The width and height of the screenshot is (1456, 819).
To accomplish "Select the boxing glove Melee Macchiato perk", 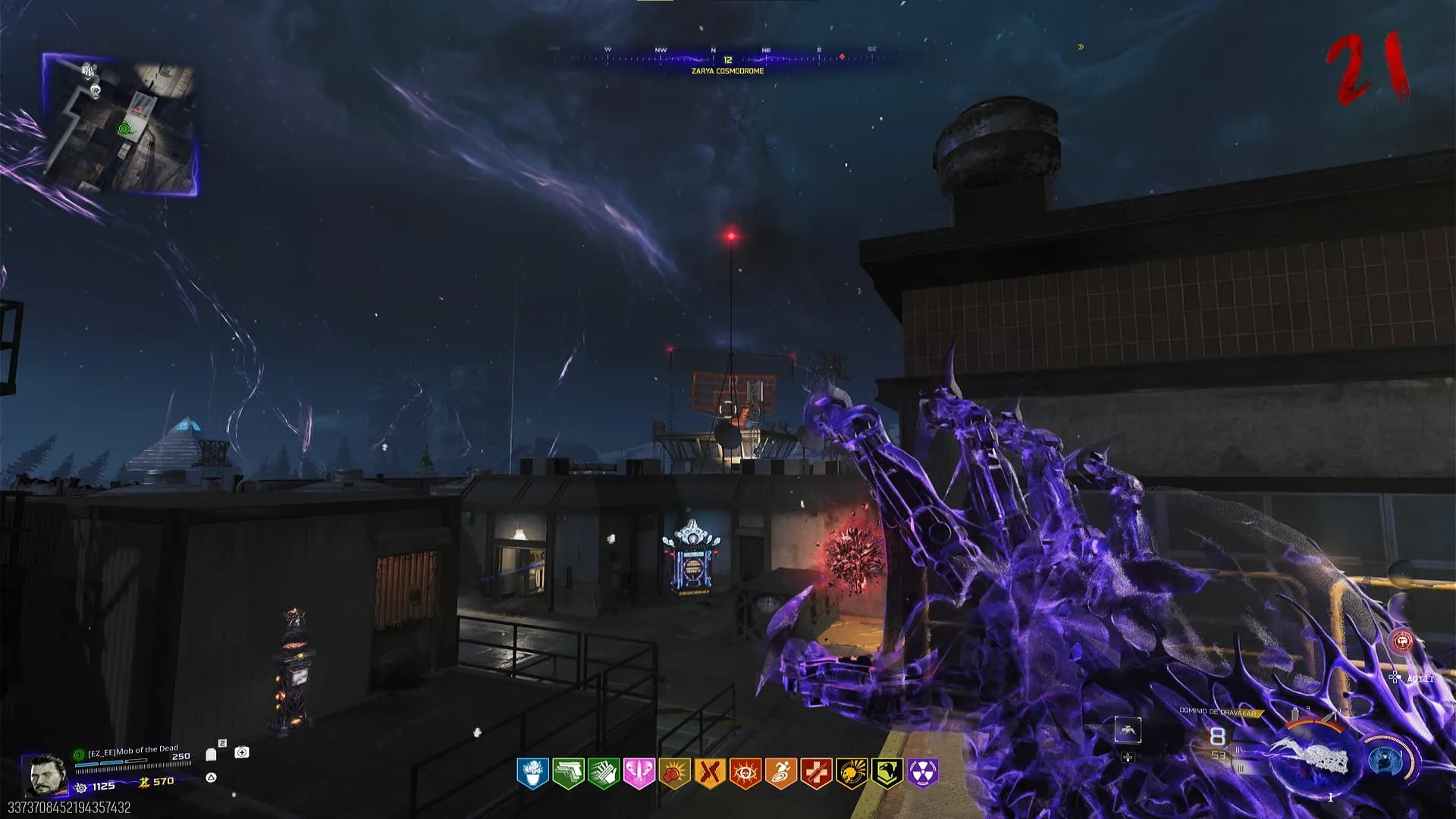I will (674, 773).
